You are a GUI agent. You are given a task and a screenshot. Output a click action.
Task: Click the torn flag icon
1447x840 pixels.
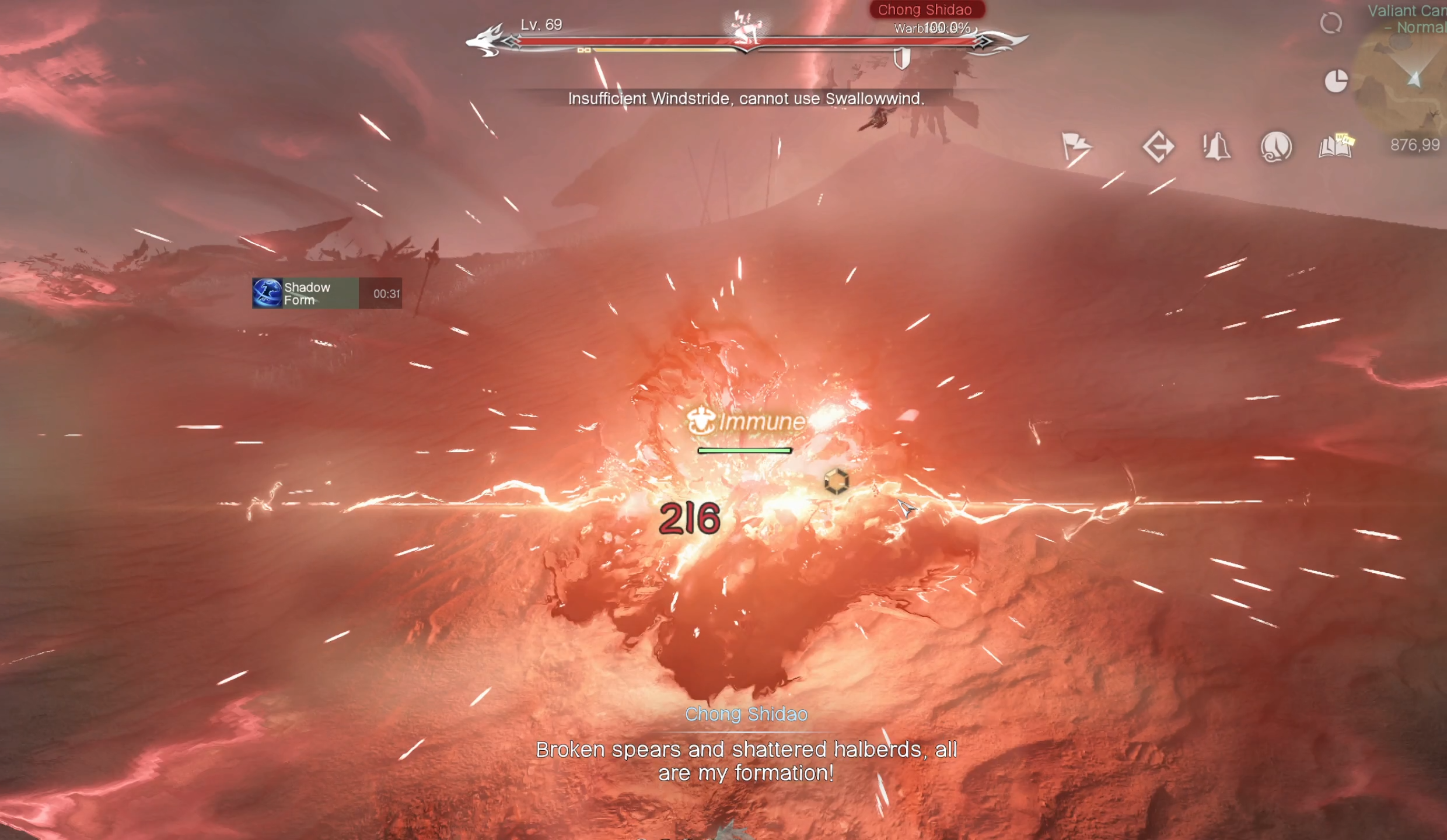1075,146
